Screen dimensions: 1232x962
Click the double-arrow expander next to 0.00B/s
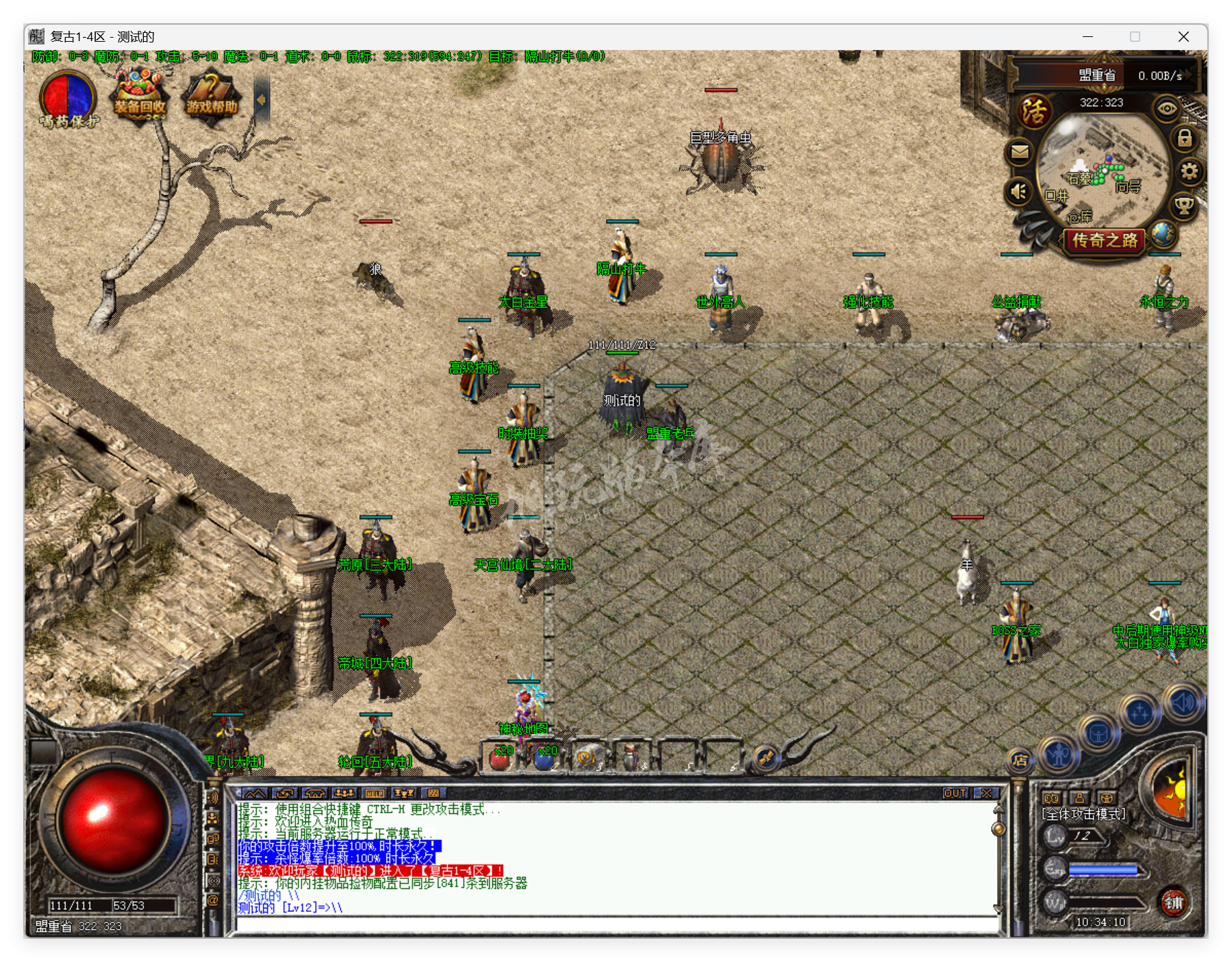click(1186, 75)
